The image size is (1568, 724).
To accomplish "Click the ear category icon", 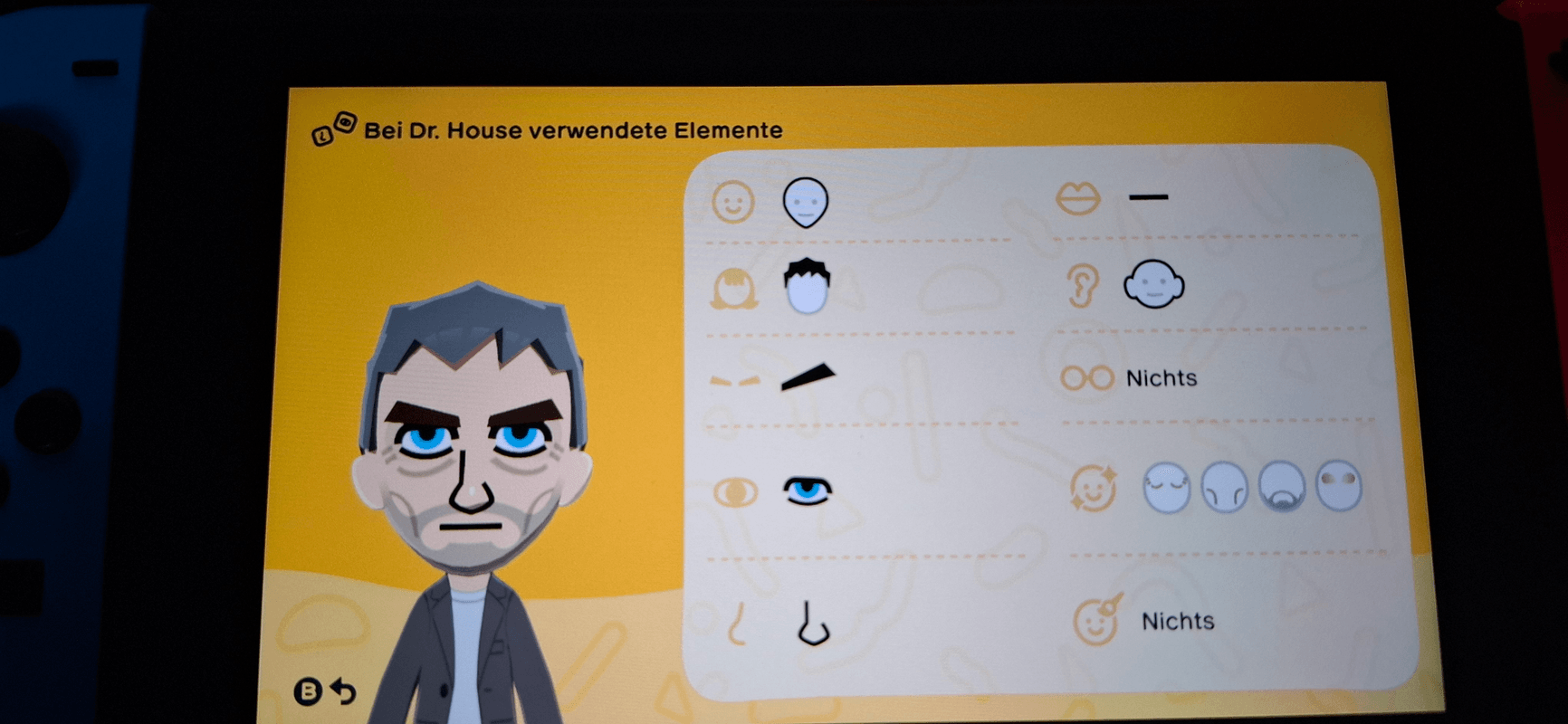I will pos(1079,285).
